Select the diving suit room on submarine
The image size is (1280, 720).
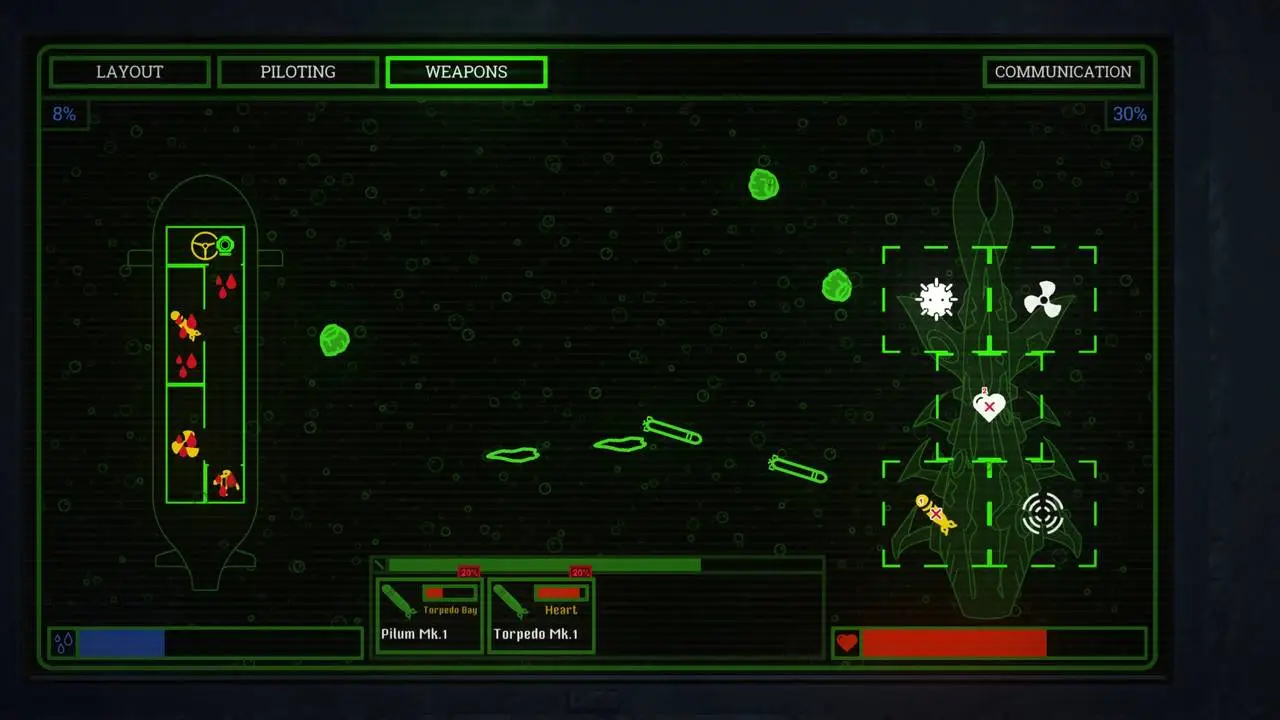tap(226, 482)
